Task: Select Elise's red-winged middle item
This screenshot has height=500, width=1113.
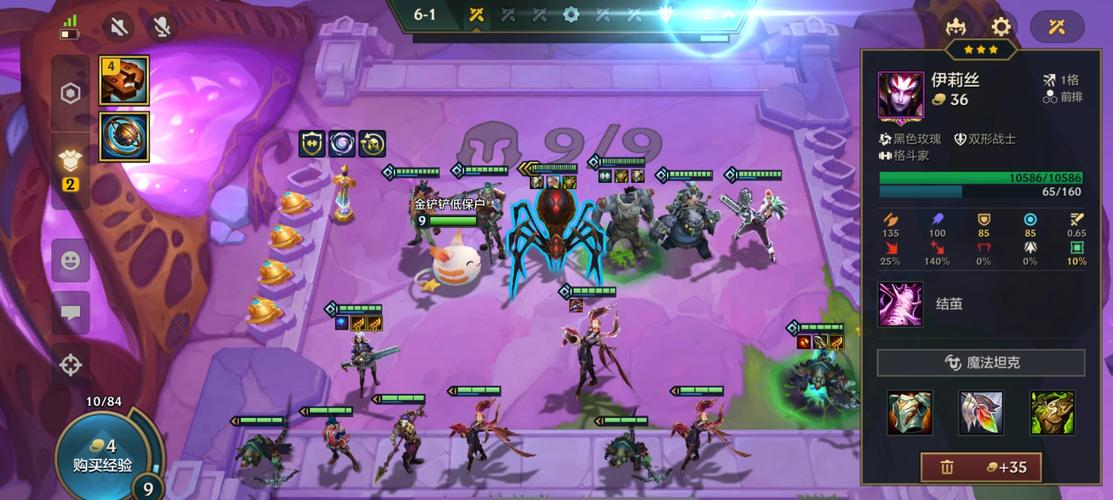Action: (x=981, y=412)
